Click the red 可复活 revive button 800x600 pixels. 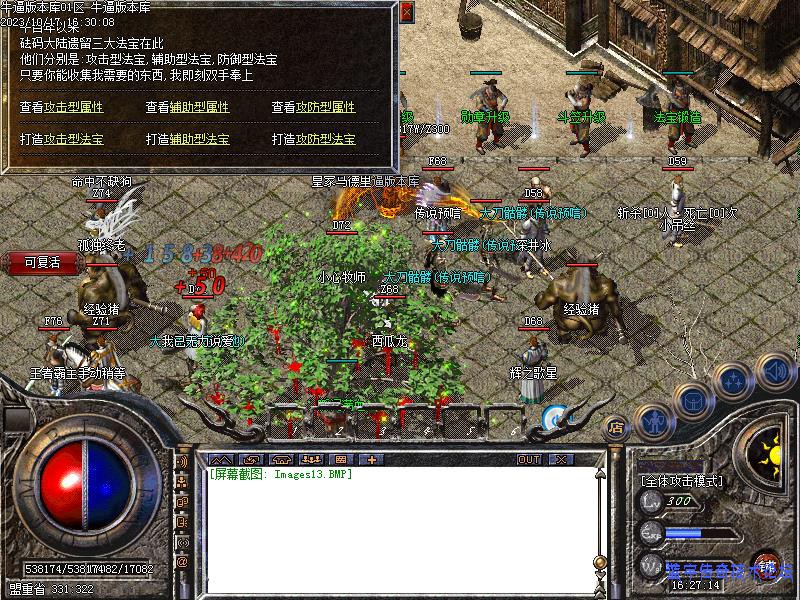tap(42, 262)
